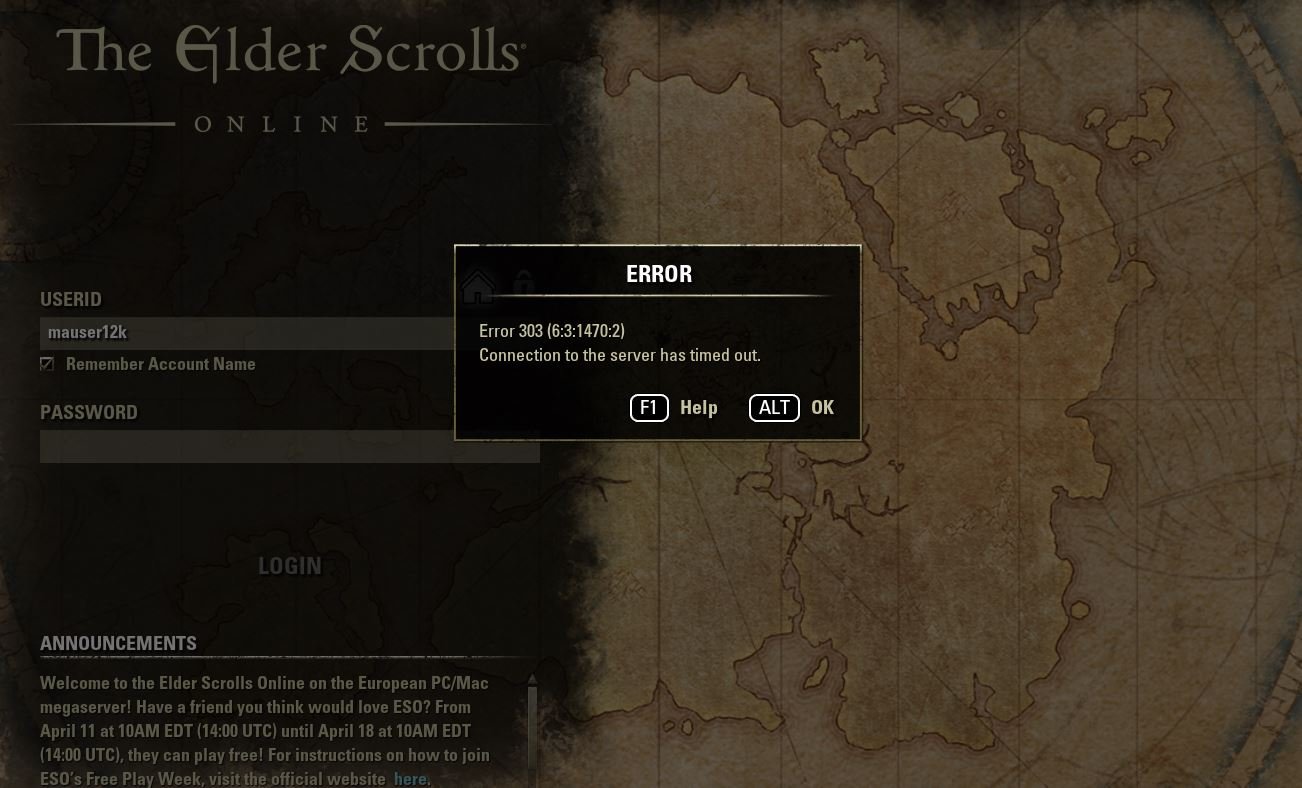The height and width of the screenshot is (788, 1302).
Task: Click the empty PASSWORD field
Action: pos(290,446)
